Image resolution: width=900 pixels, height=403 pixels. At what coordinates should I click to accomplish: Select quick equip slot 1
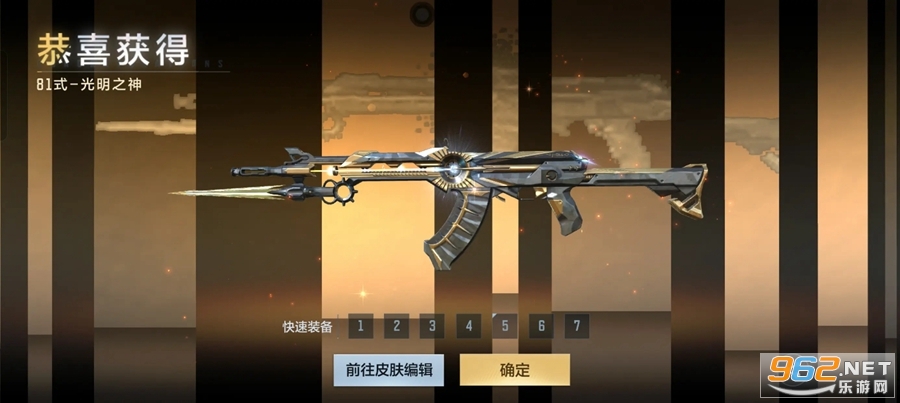pyautogui.click(x=360, y=326)
